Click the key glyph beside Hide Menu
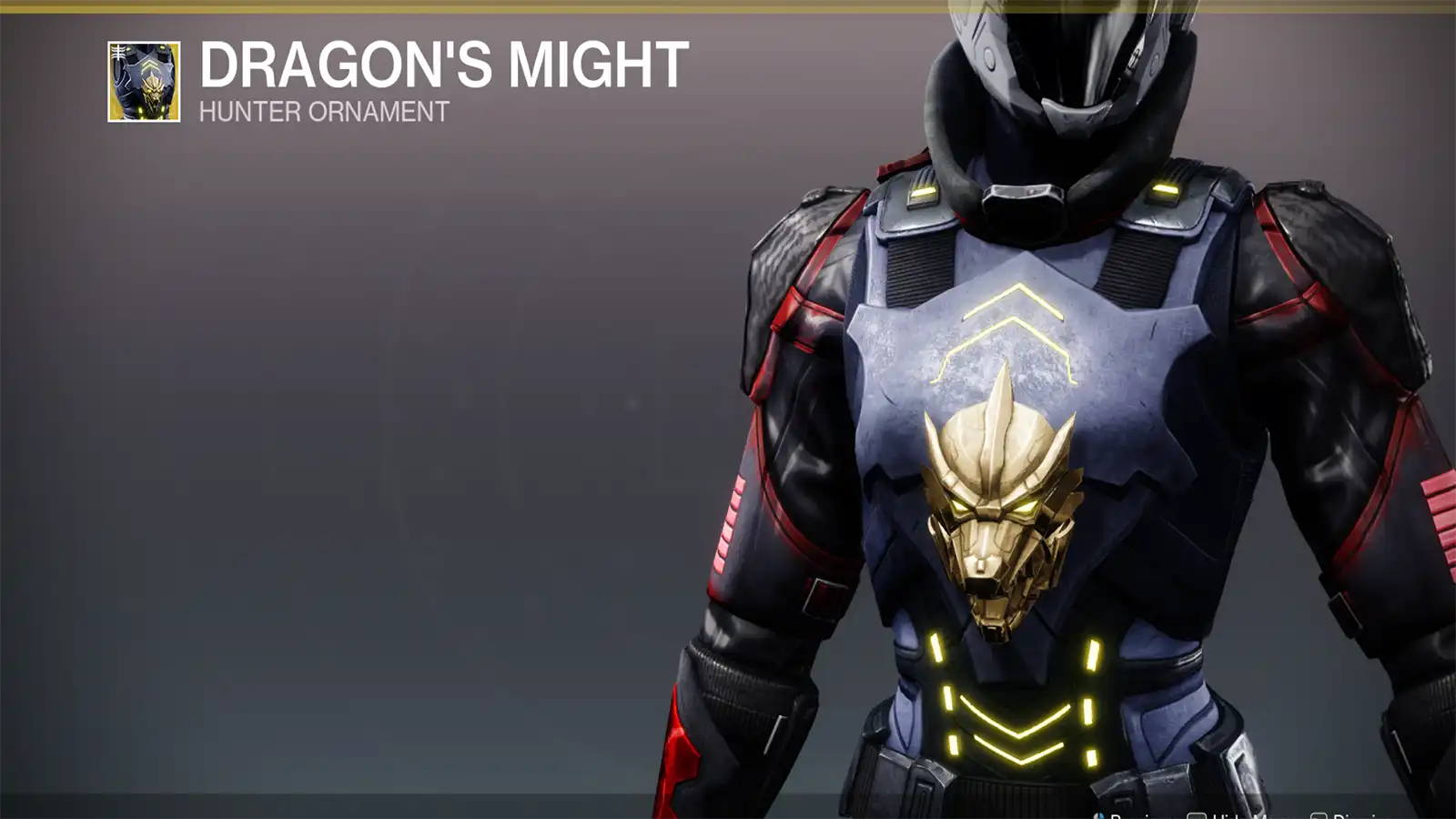 (x=1197, y=814)
